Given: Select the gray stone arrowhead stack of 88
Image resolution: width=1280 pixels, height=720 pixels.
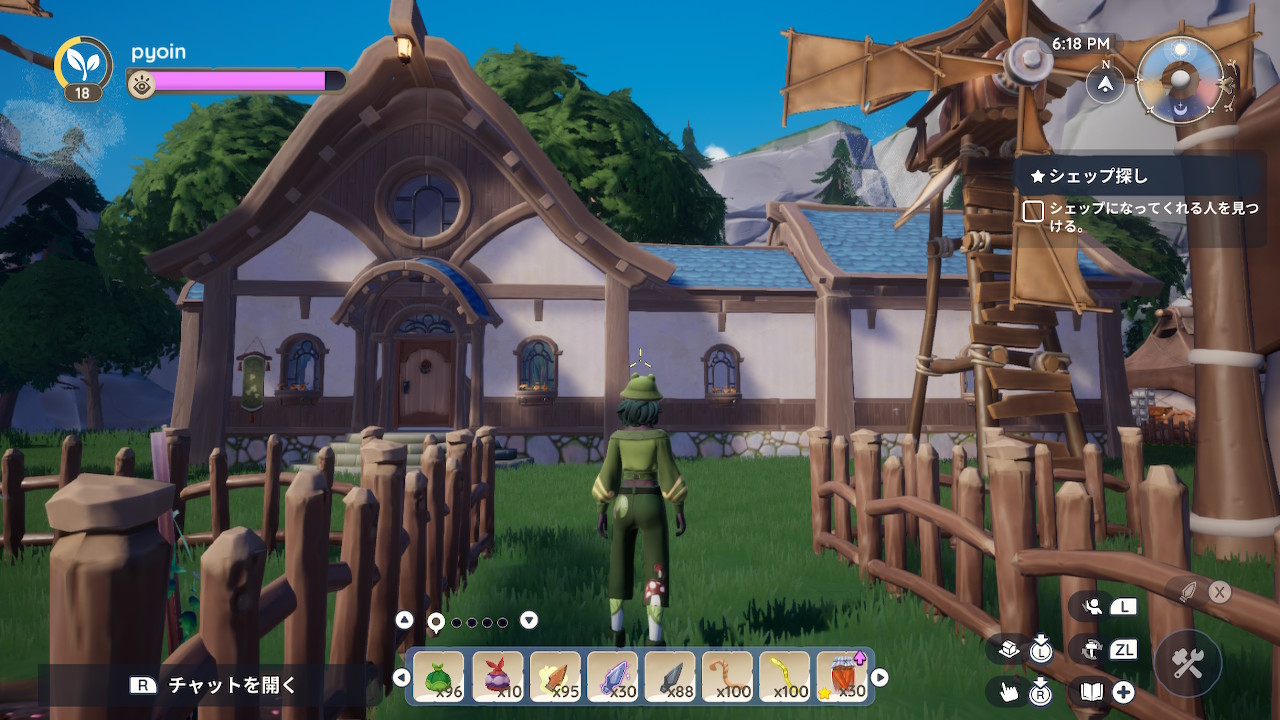Looking at the screenshot, I should (670, 677).
